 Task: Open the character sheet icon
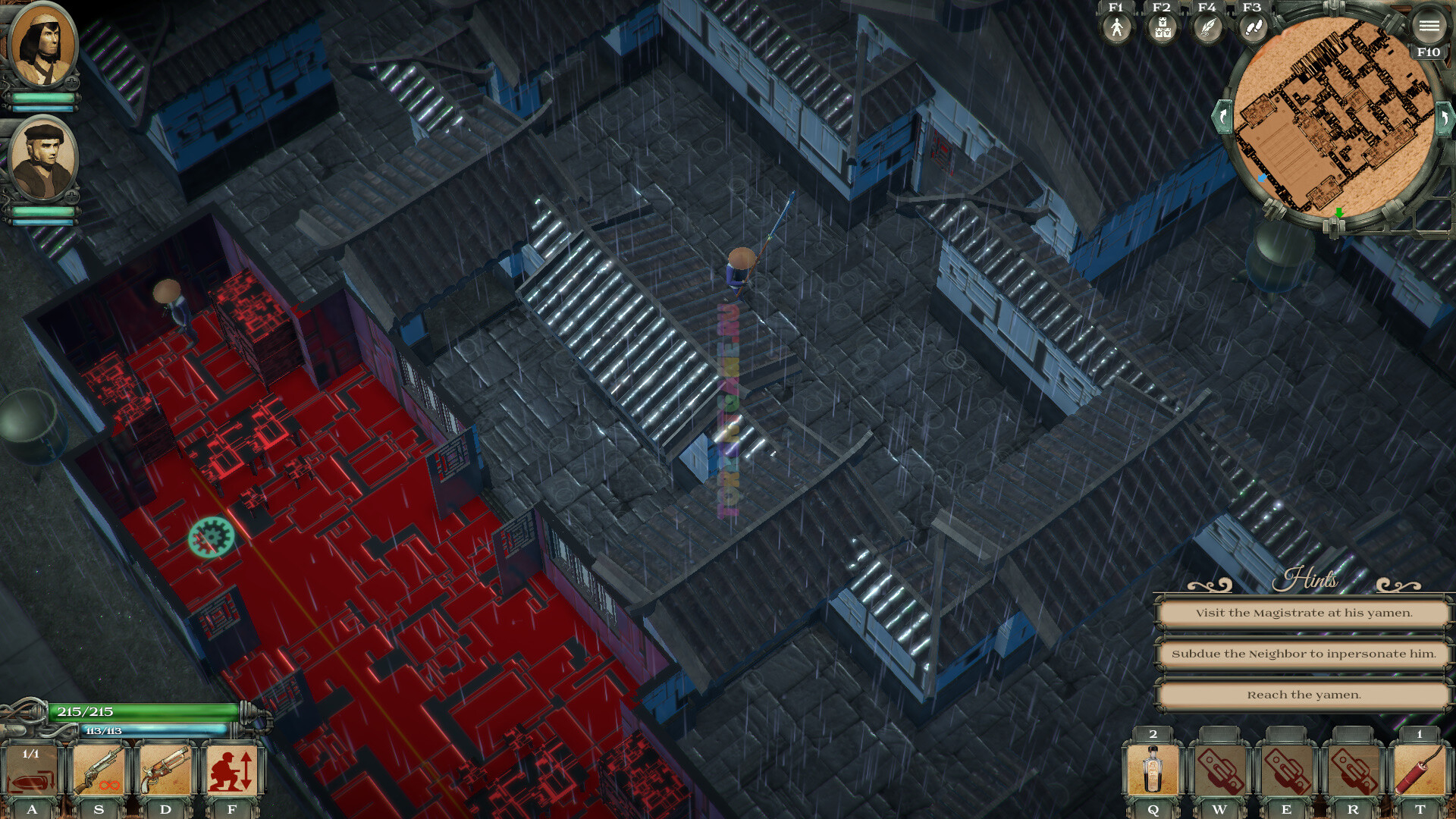(1116, 29)
